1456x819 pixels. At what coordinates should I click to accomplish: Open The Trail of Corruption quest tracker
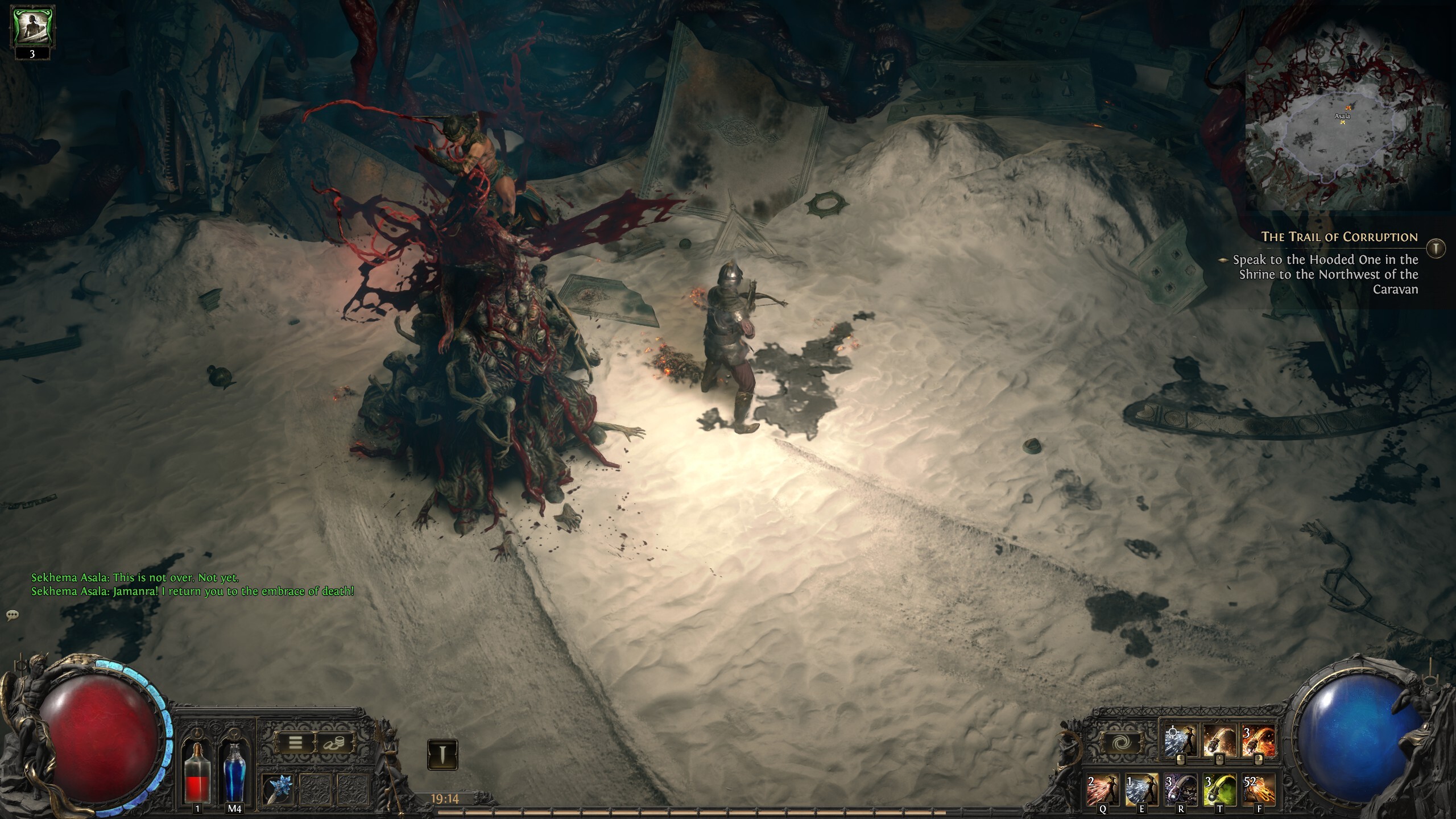click(x=1339, y=237)
